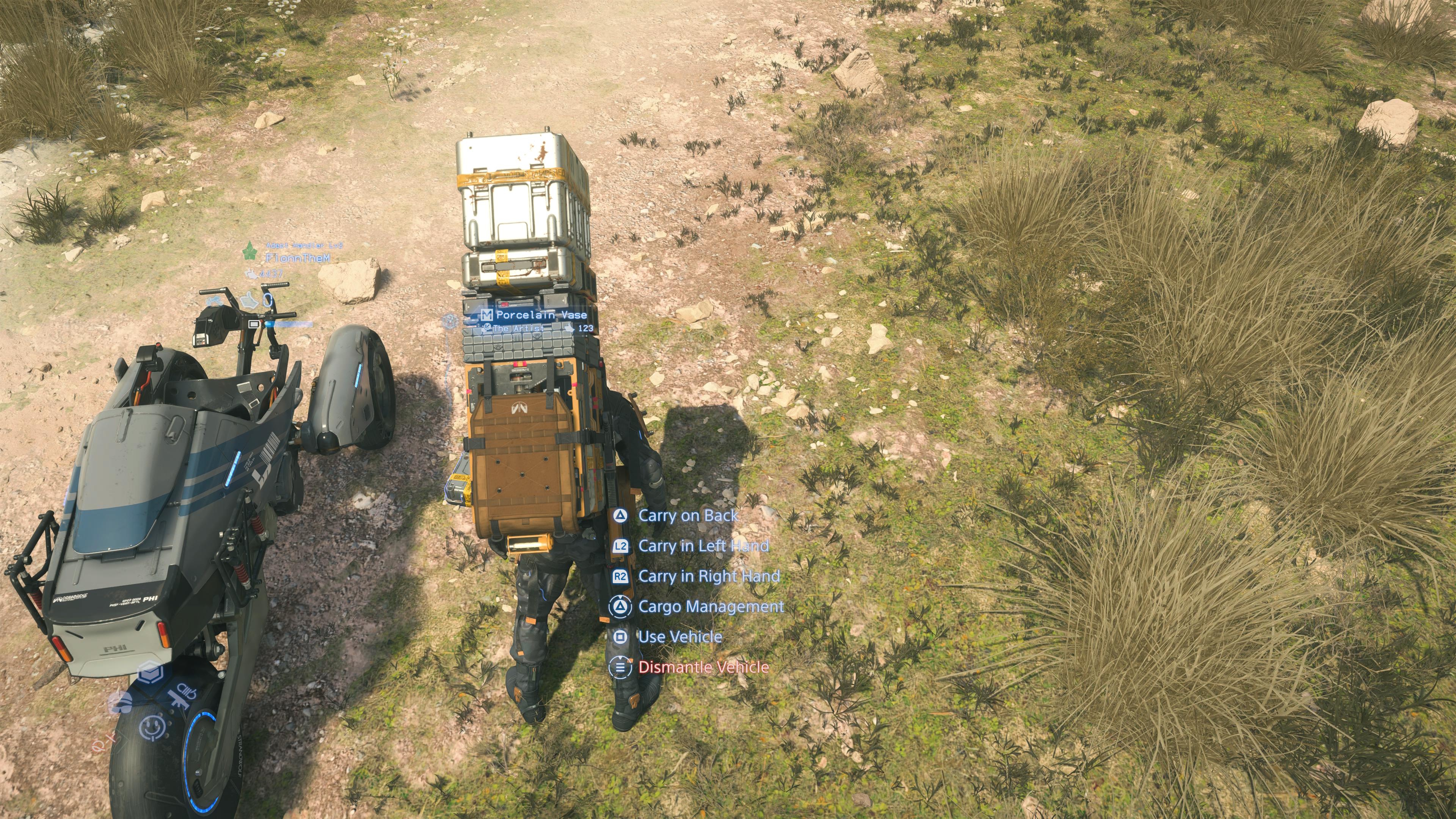Click the cargo container cube icon on the front wheel
This screenshot has width=1456, height=819.
pyautogui.click(x=151, y=672)
